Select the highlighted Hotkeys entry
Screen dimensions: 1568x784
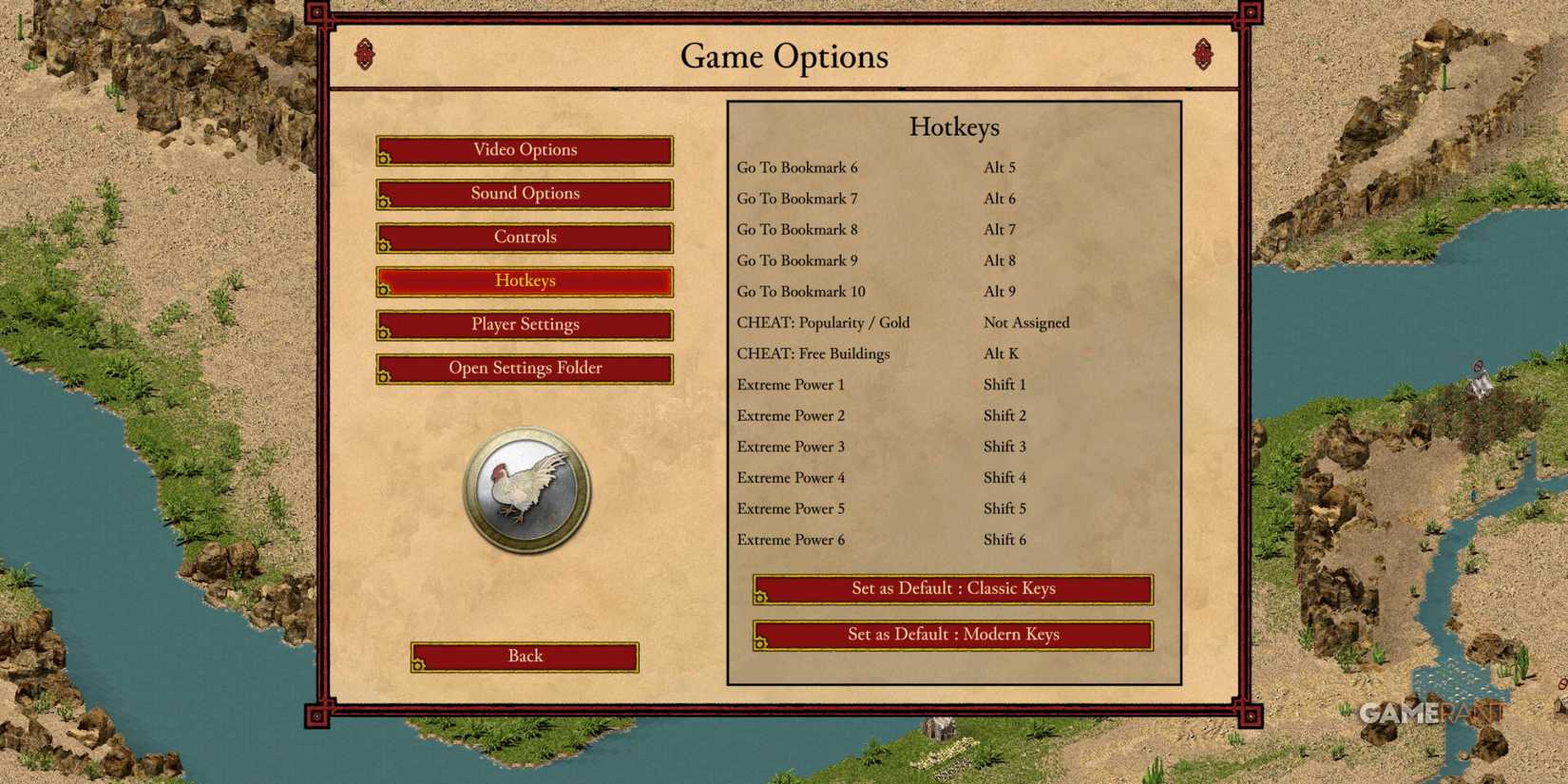click(x=524, y=280)
